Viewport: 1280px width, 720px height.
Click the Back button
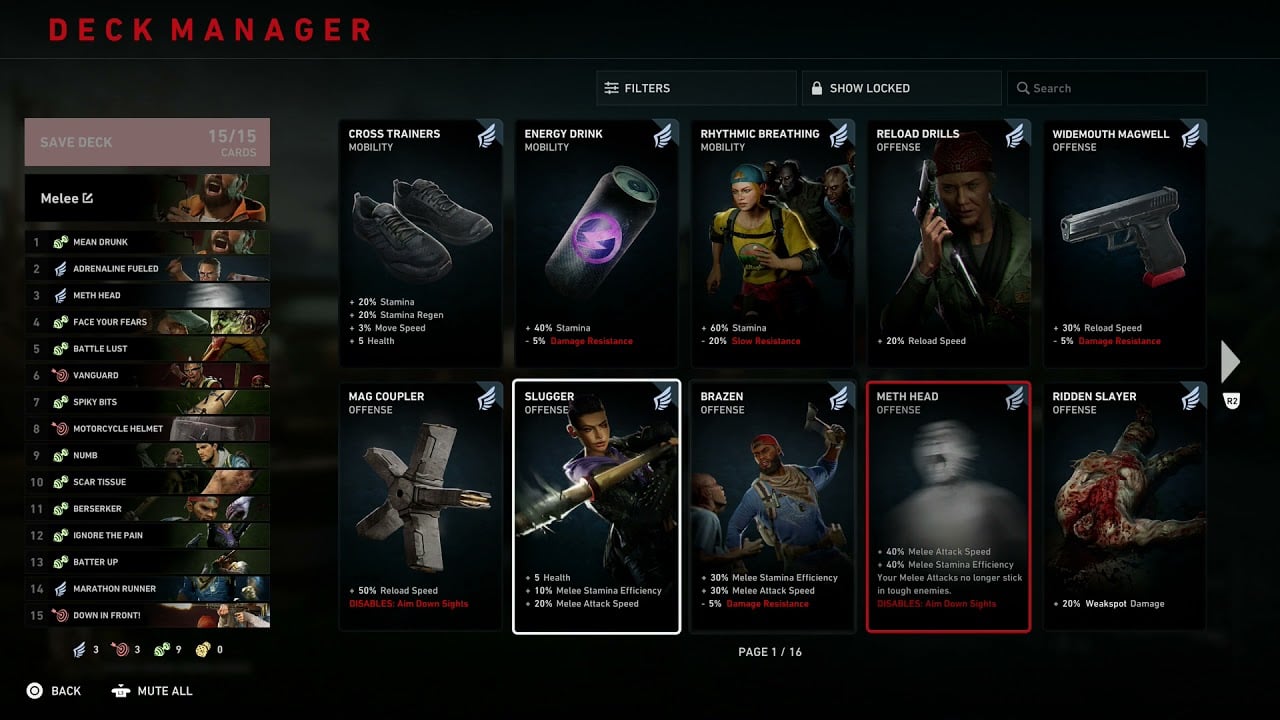(55, 690)
